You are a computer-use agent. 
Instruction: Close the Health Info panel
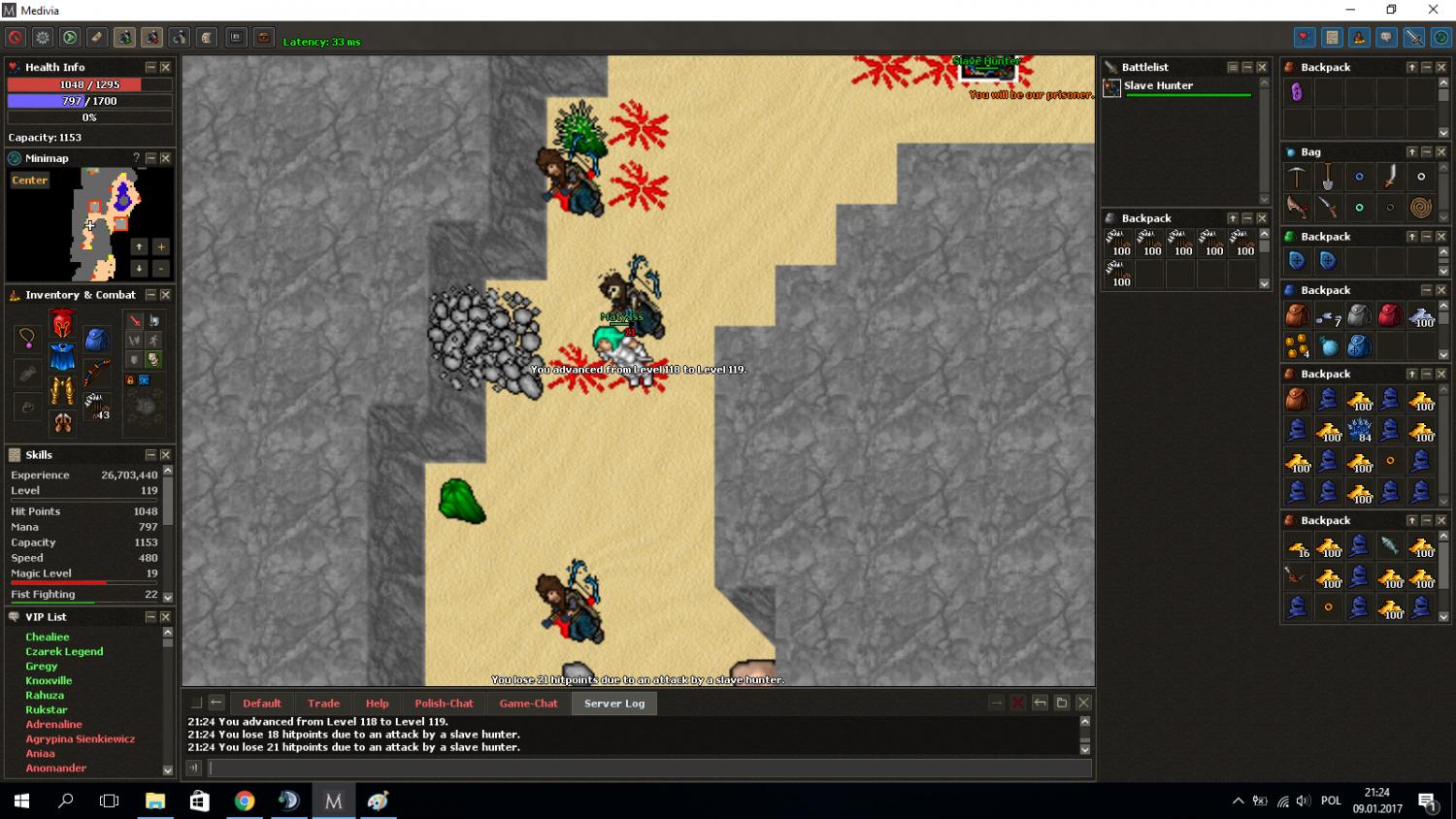point(165,67)
